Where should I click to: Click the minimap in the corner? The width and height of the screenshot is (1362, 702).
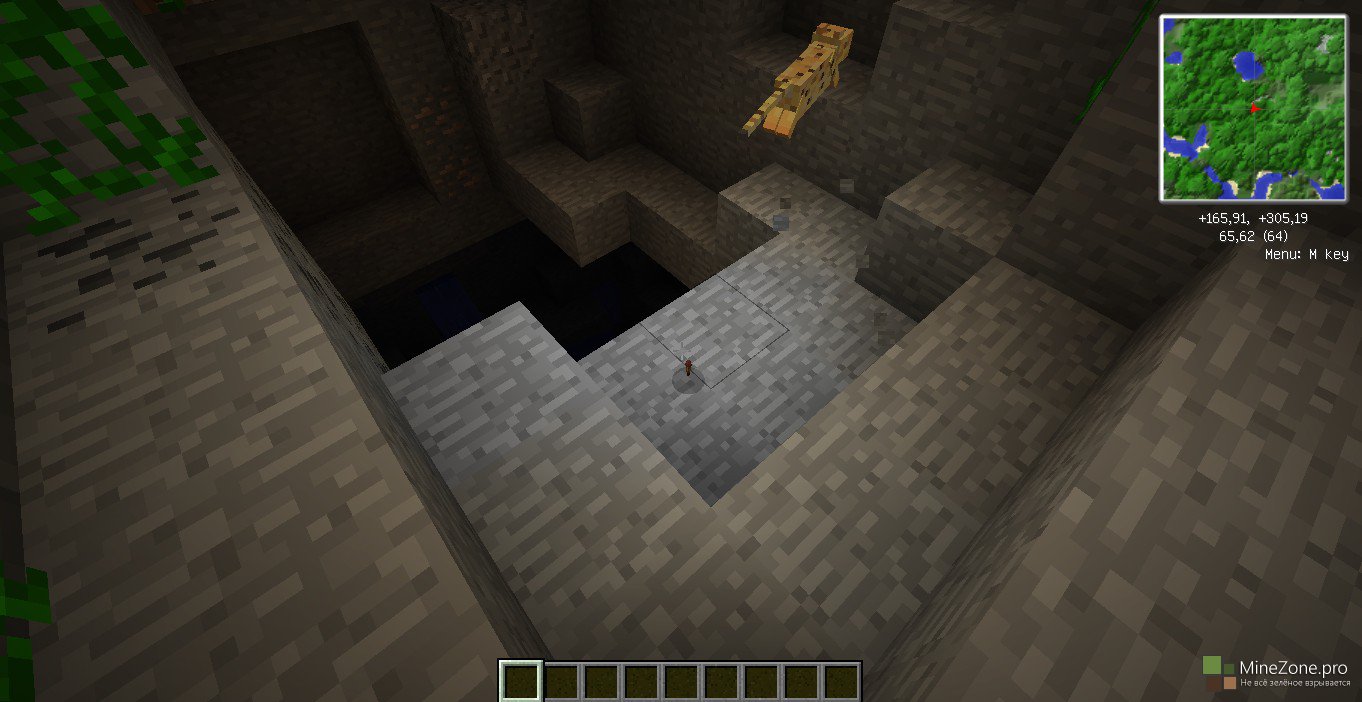coord(1253,108)
